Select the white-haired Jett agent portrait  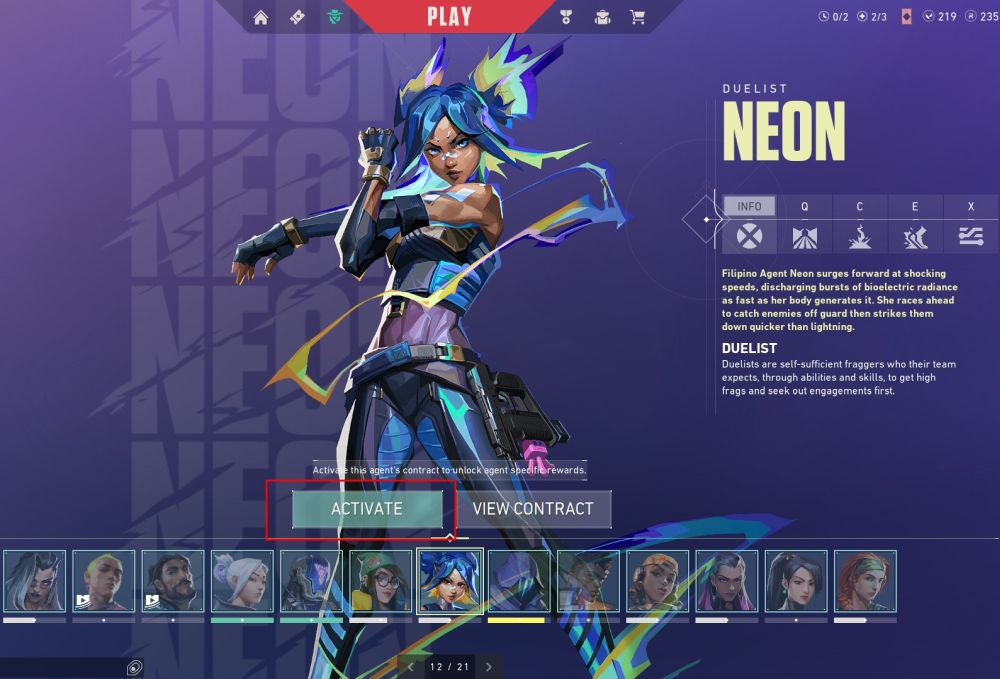pos(242,581)
